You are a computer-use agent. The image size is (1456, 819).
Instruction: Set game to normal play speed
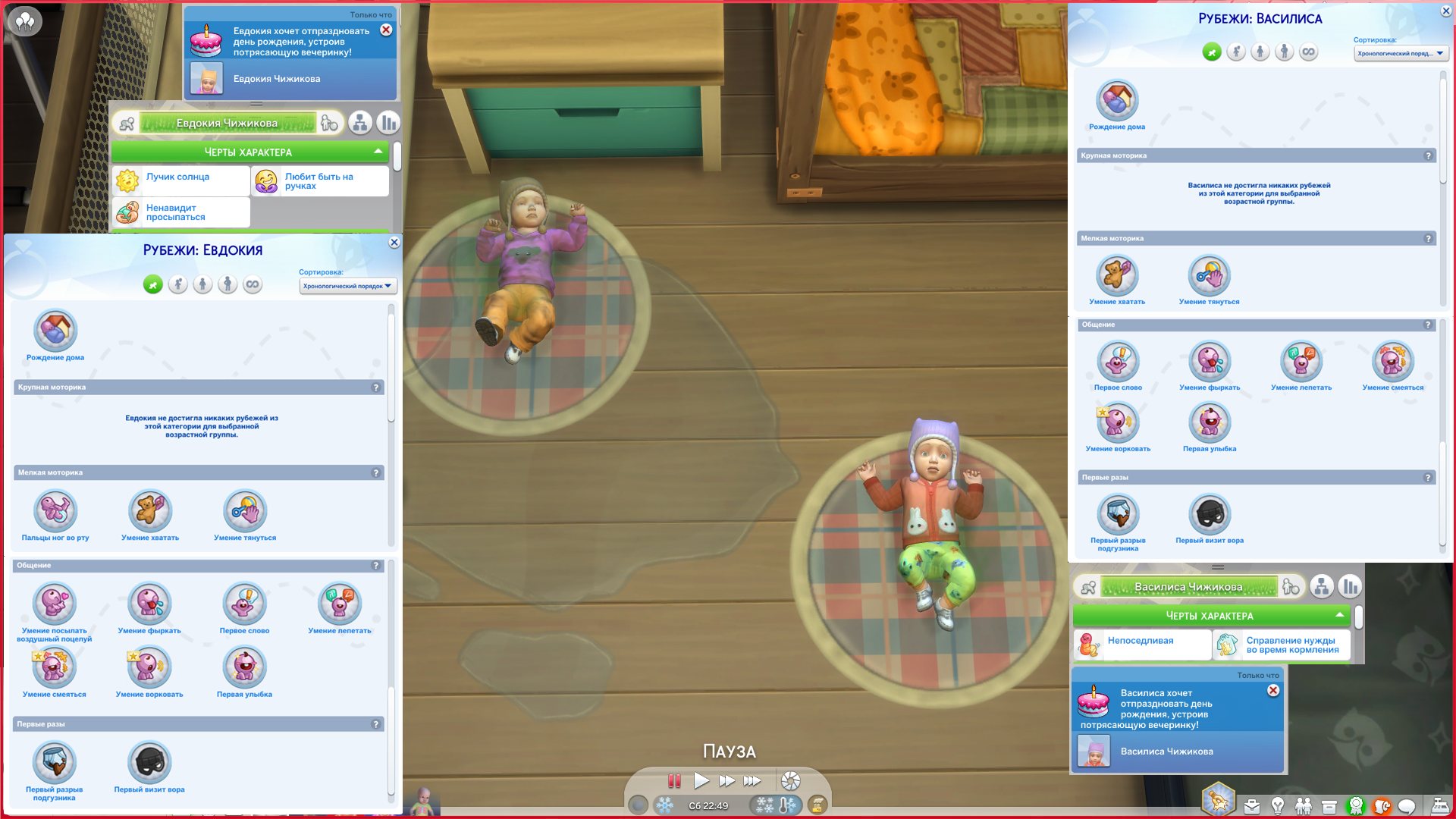point(701,780)
